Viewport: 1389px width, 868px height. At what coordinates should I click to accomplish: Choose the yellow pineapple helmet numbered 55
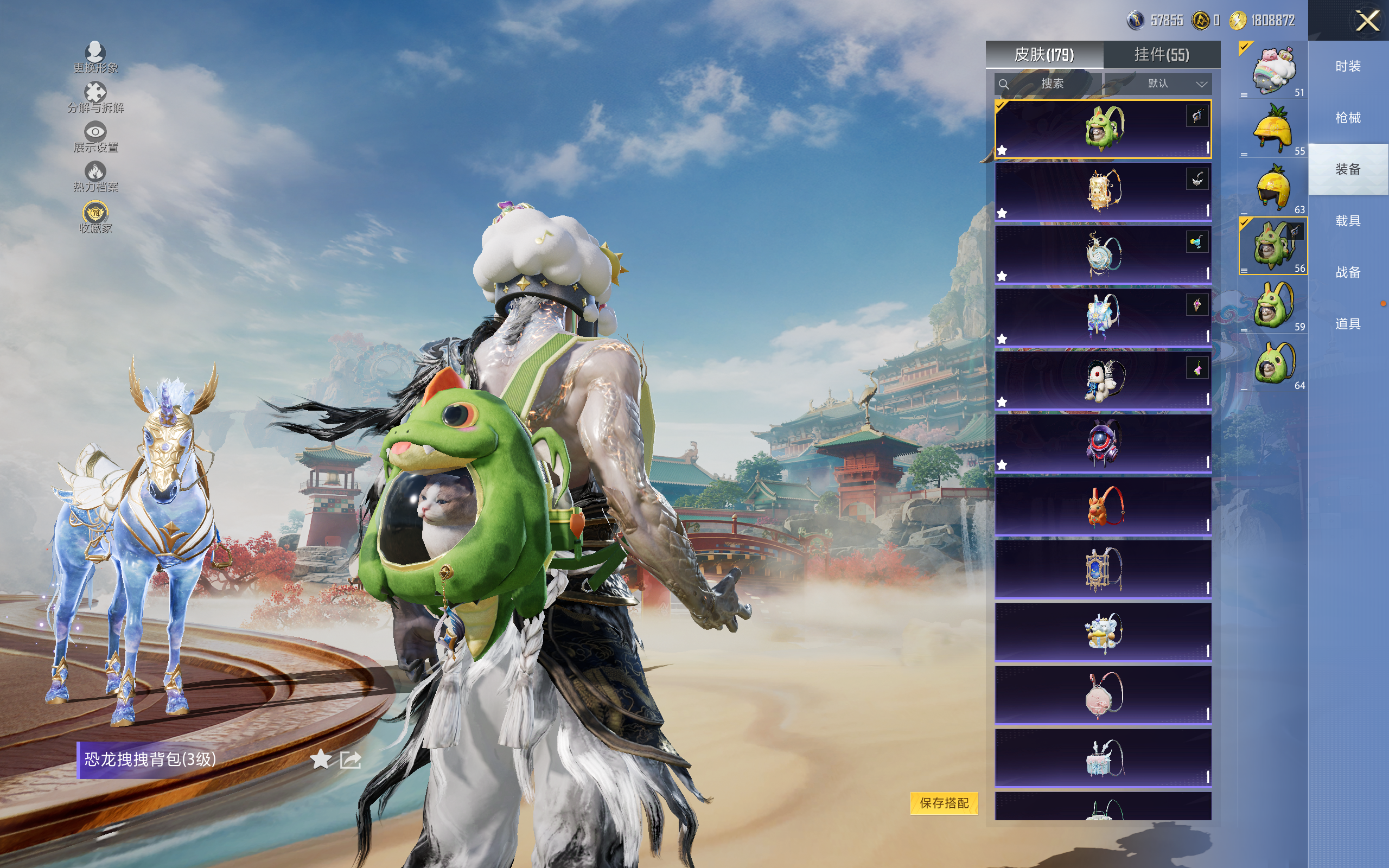(x=1272, y=129)
